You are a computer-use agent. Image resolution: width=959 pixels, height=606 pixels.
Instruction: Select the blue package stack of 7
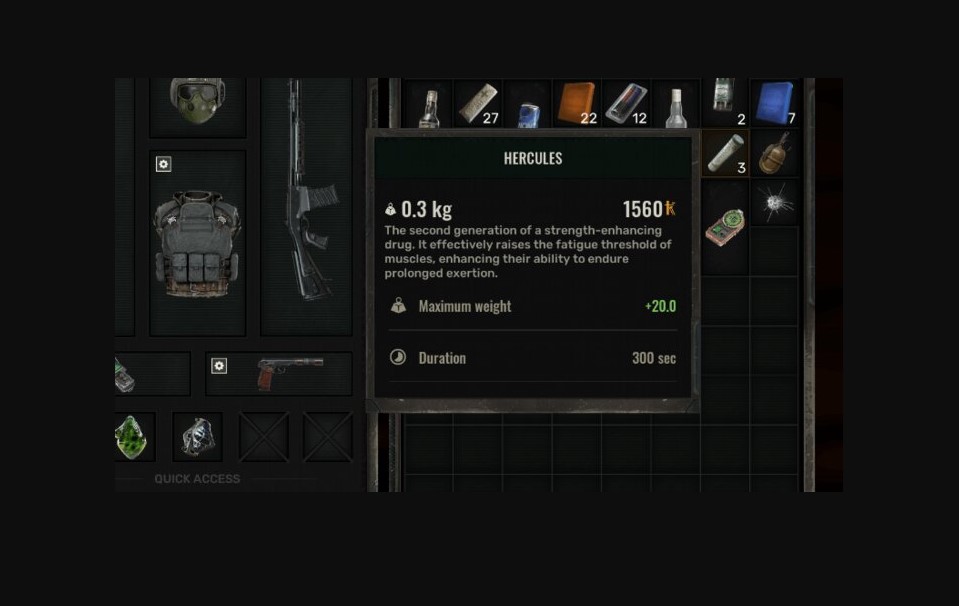tap(775, 104)
